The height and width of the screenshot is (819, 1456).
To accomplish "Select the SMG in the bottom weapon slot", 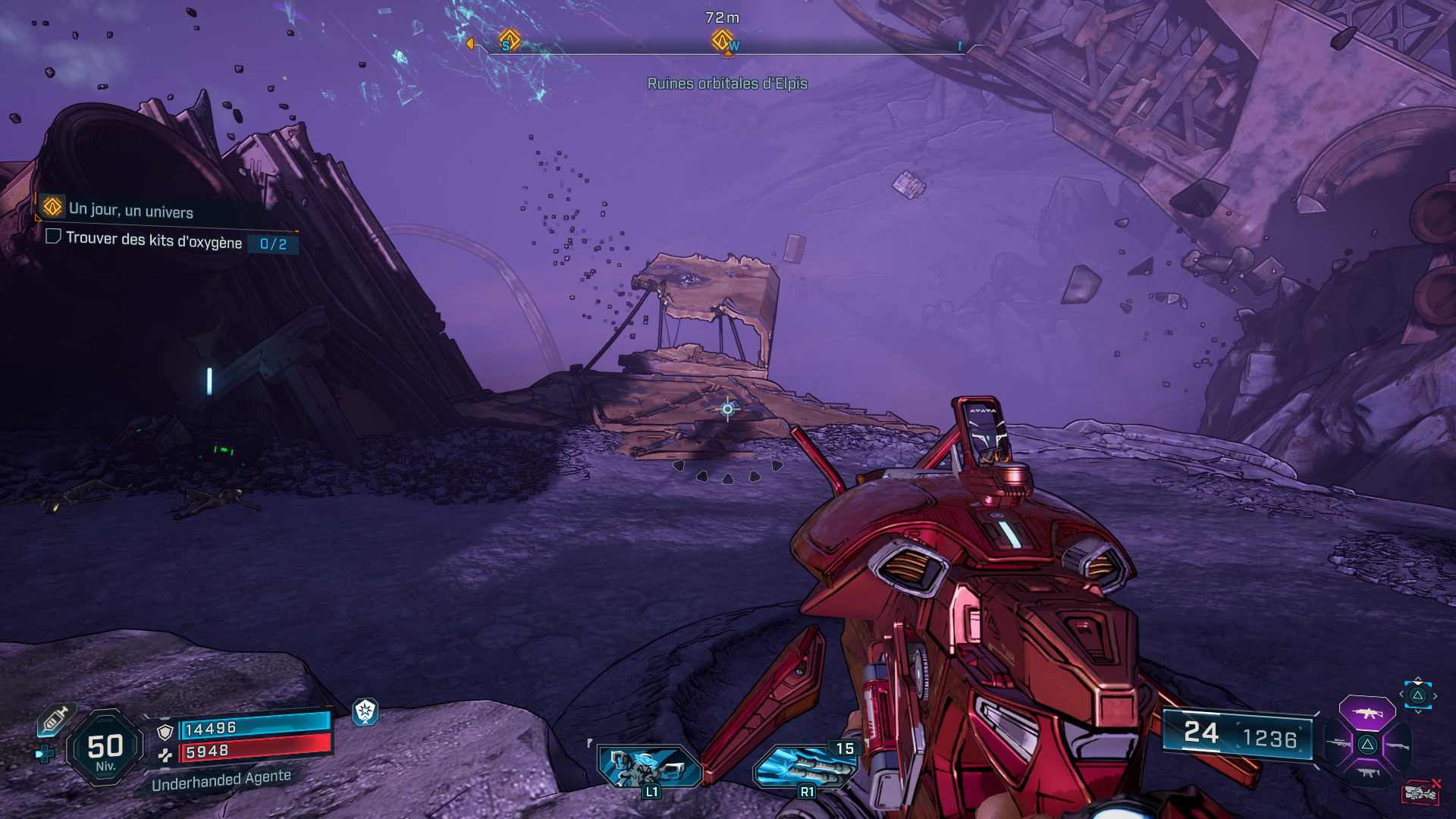I will pyautogui.click(x=1369, y=772).
